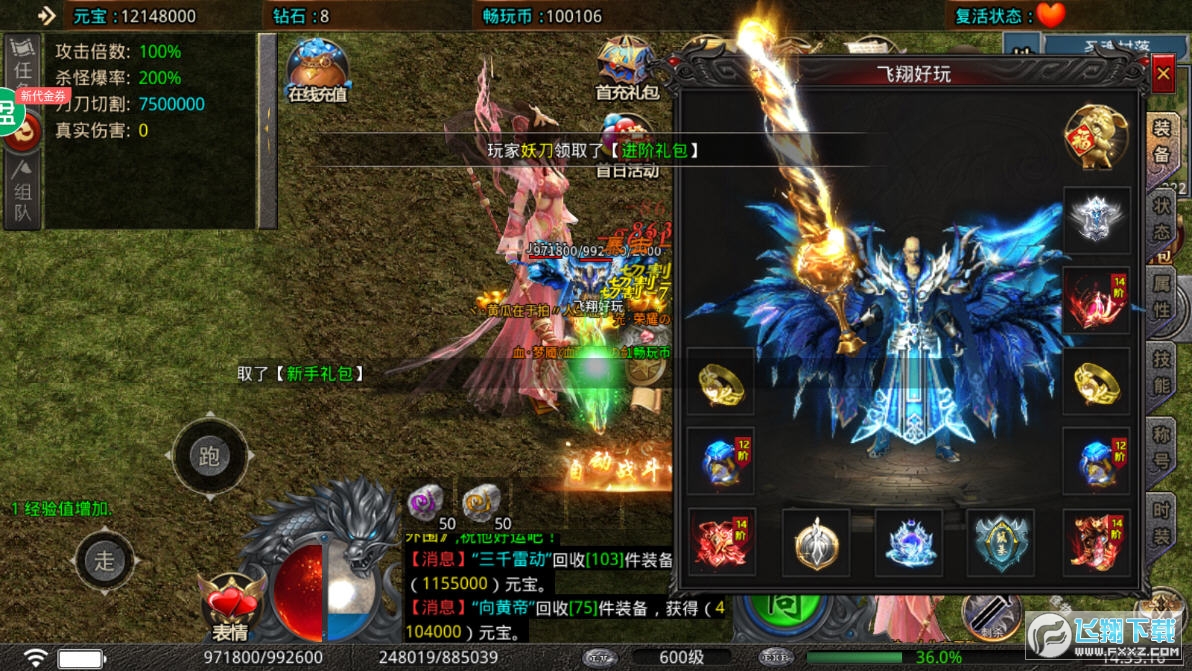Switch to the 技能 skills tab
Viewport: 1192px width, 671px height.
point(1162,372)
